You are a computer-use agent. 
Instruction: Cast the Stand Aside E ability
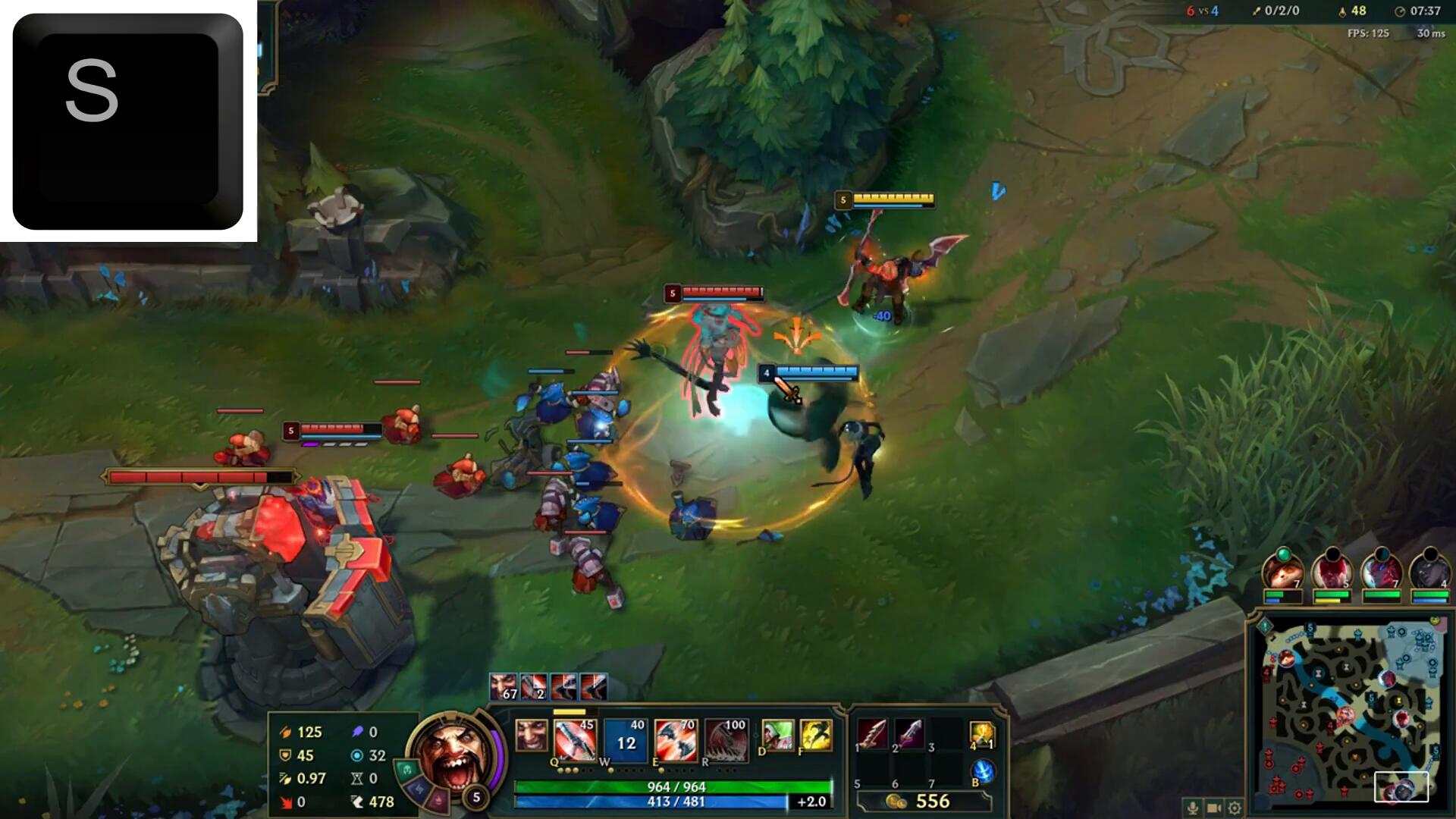click(675, 739)
